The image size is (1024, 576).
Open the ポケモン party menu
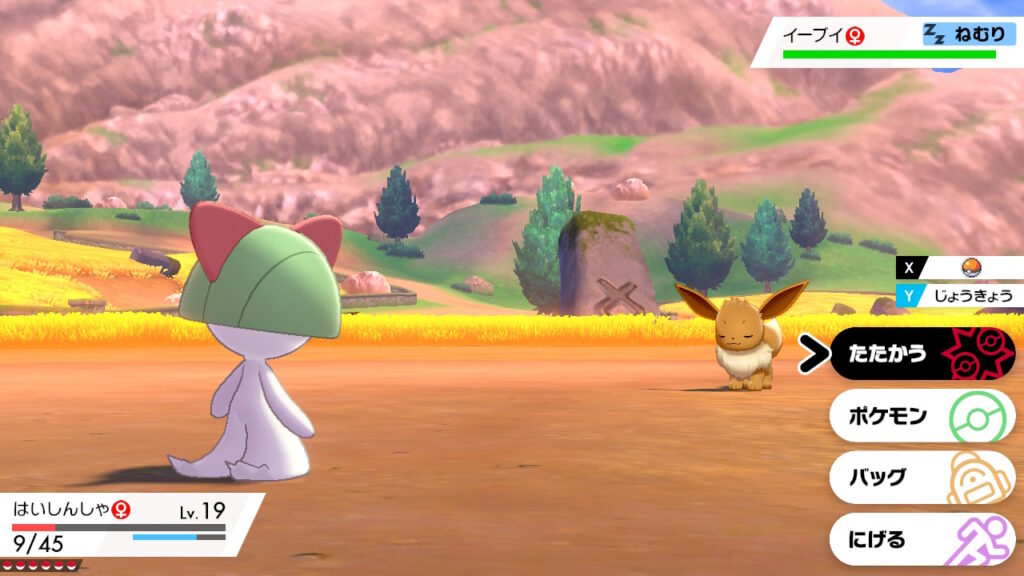click(x=920, y=416)
